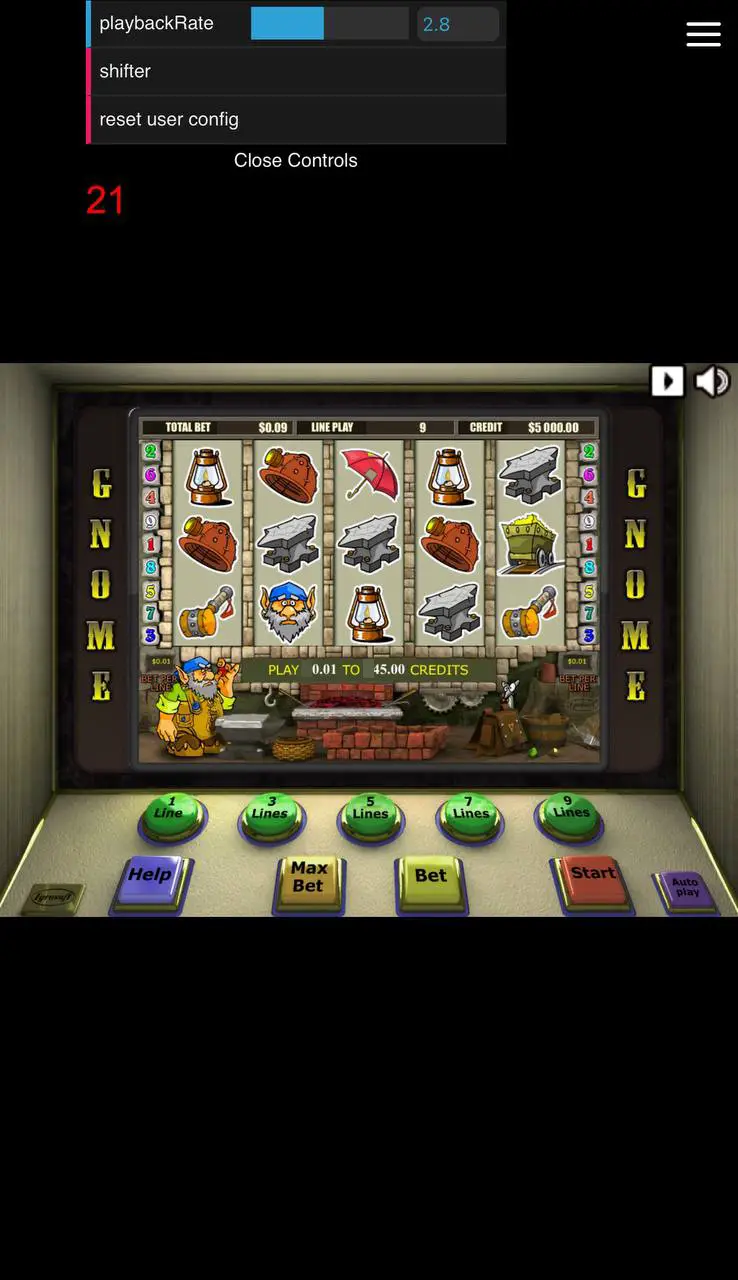The image size is (738, 1280).
Task: Select the 3 Lines green button
Action: click(270, 812)
